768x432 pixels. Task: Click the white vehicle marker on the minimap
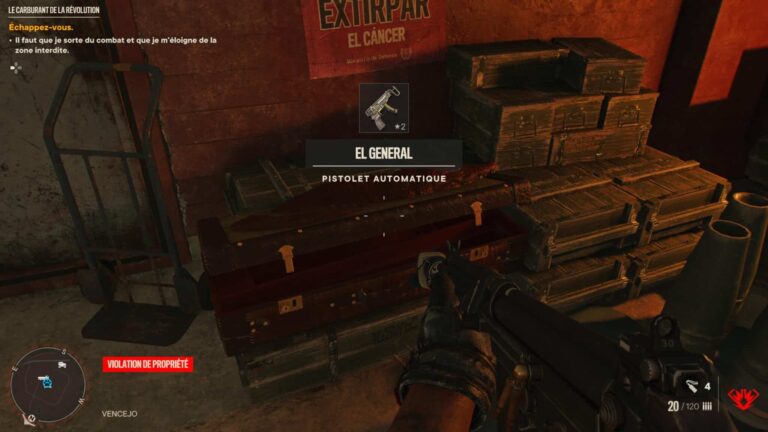[x=62, y=365]
